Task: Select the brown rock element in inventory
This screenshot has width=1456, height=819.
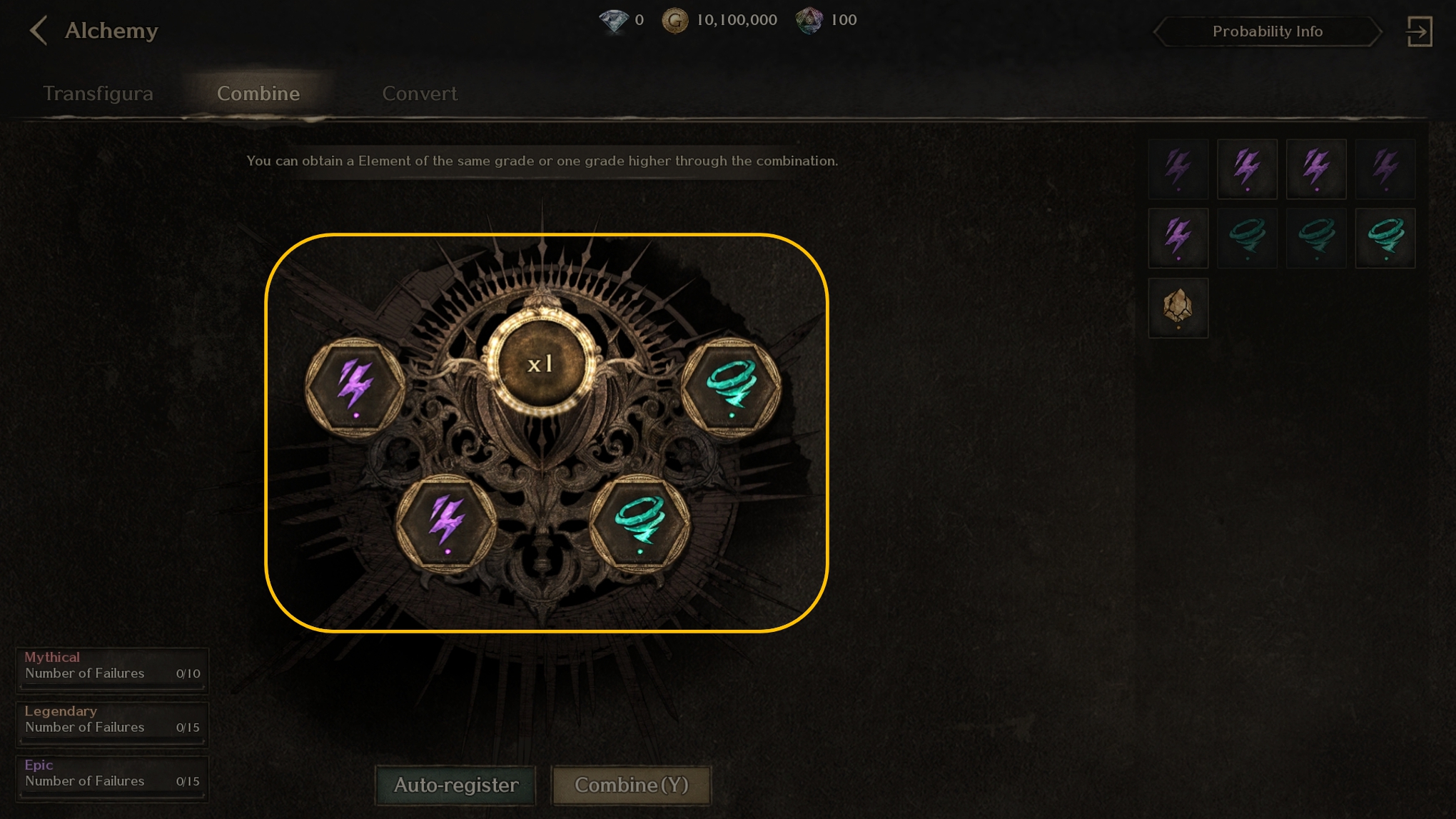Action: (1178, 308)
